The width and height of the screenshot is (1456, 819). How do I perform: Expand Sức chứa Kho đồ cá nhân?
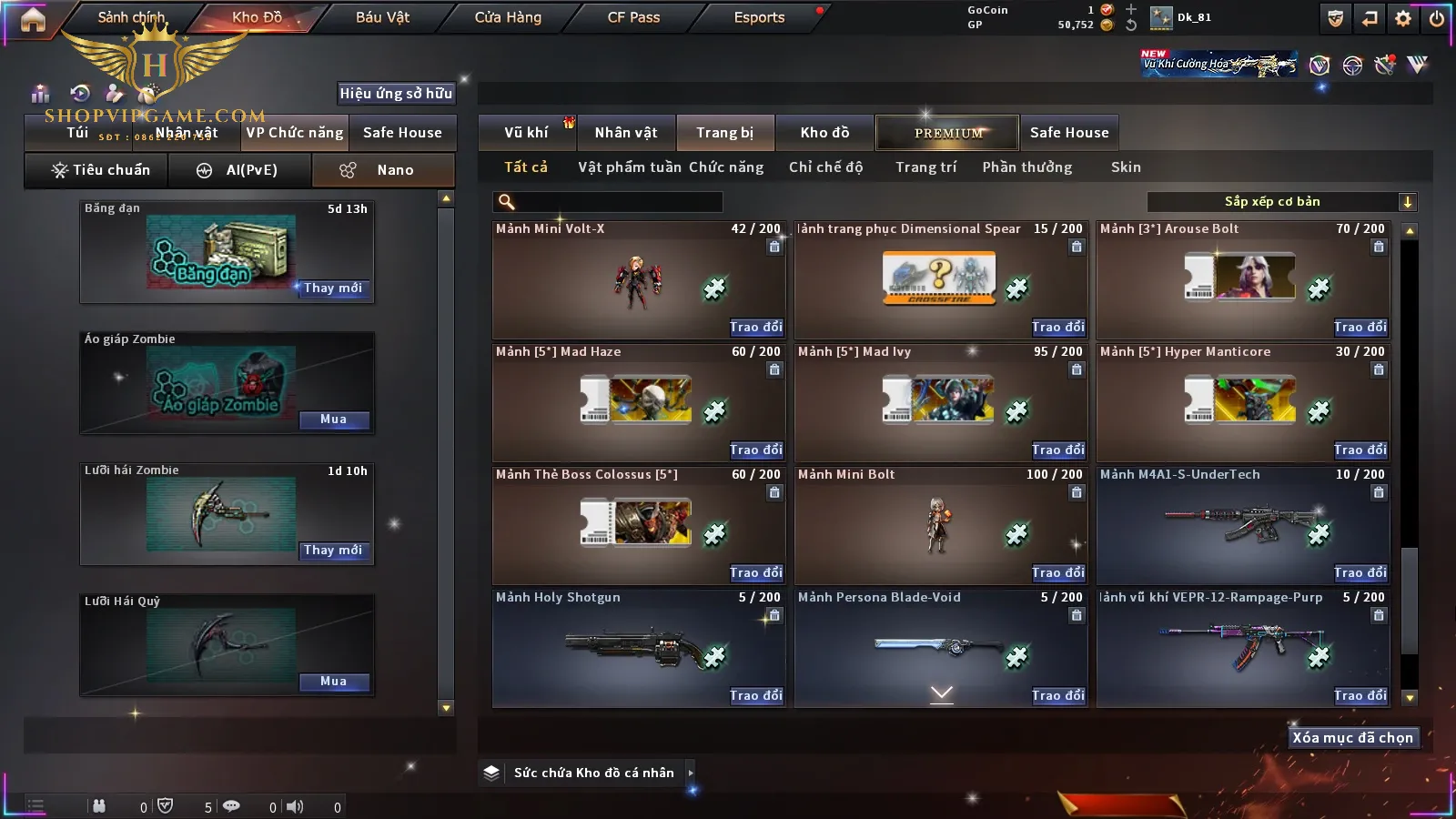[x=691, y=773]
